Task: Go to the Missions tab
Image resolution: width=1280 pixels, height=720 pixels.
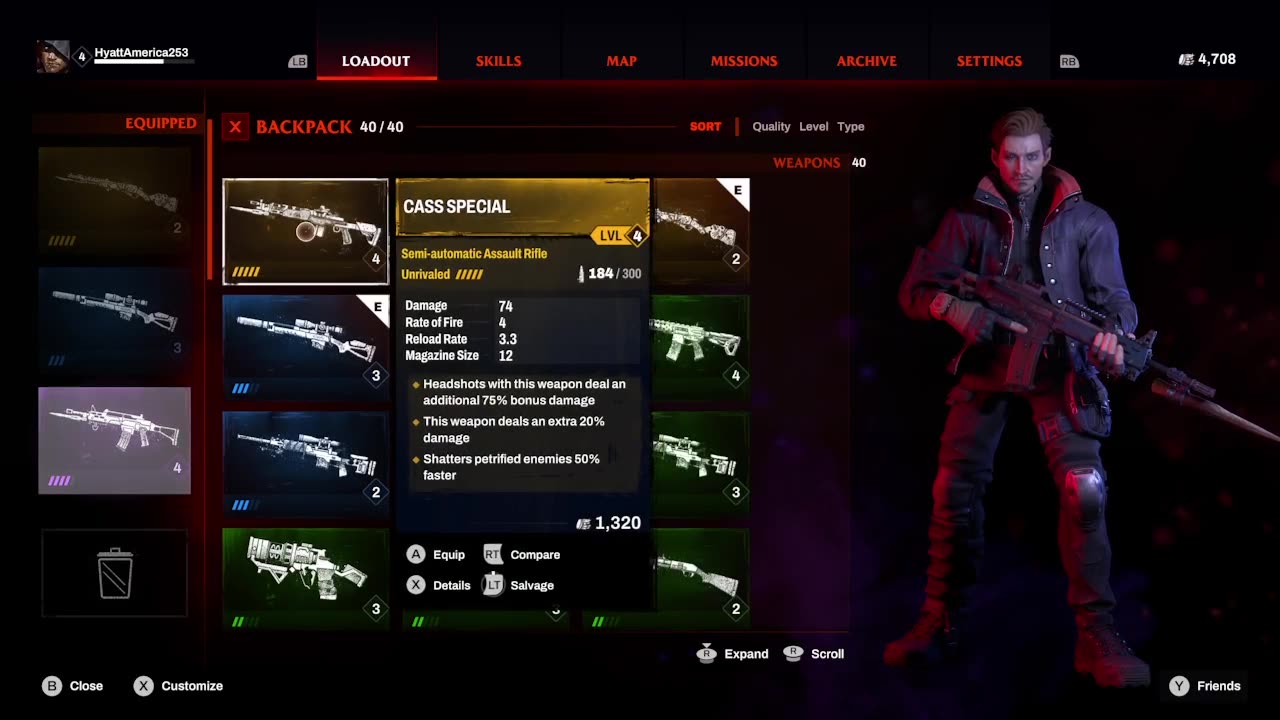Action: click(744, 61)
